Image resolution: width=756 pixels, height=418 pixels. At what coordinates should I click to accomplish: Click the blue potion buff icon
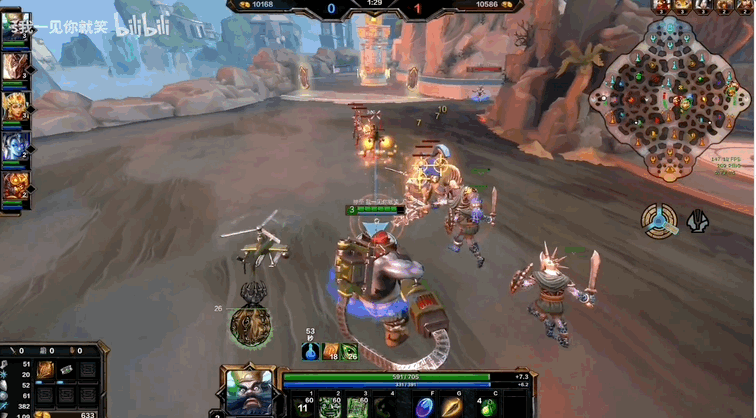coord(310,351)
